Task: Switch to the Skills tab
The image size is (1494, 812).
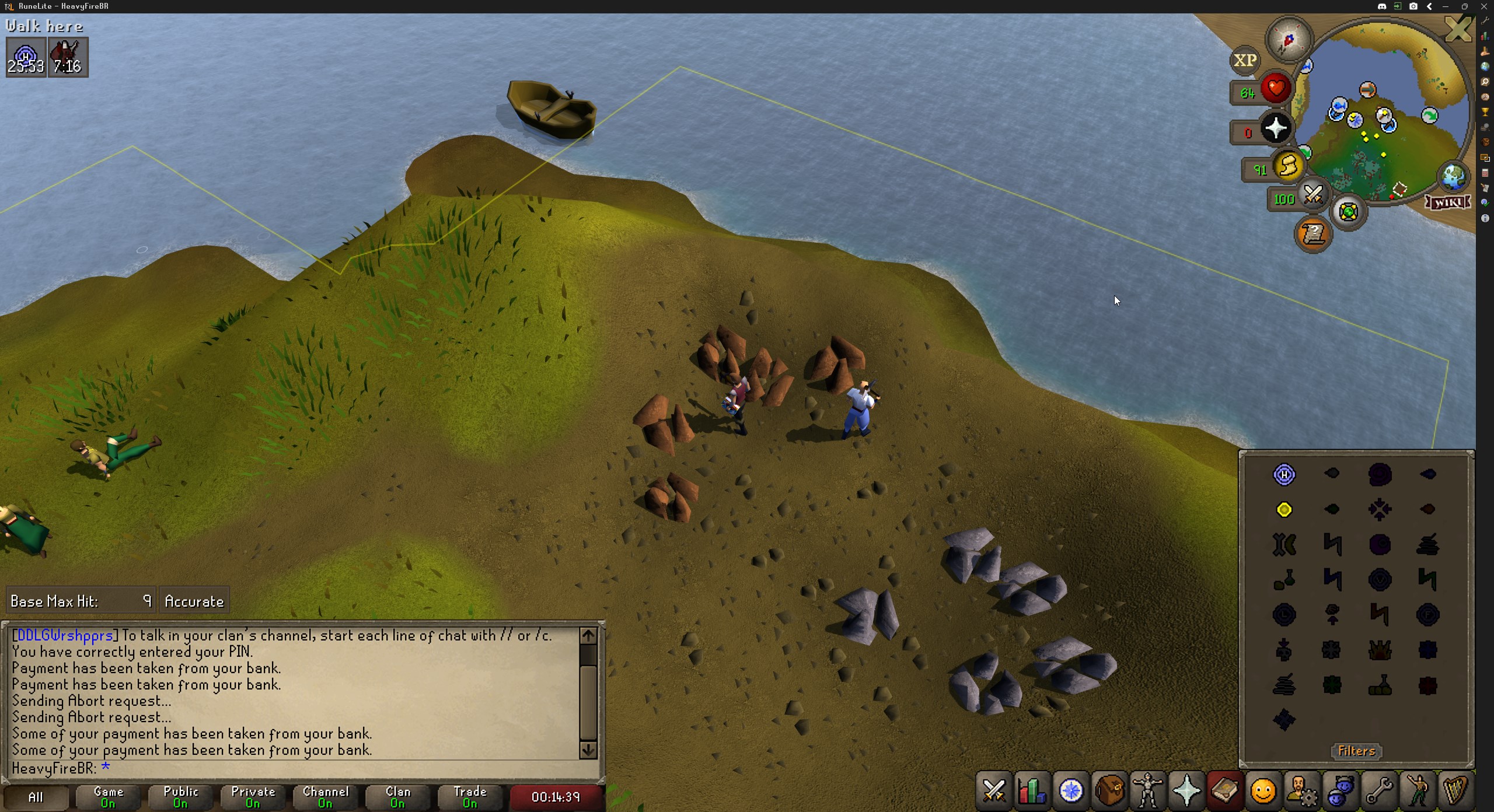Action: tap(1032, 791)
